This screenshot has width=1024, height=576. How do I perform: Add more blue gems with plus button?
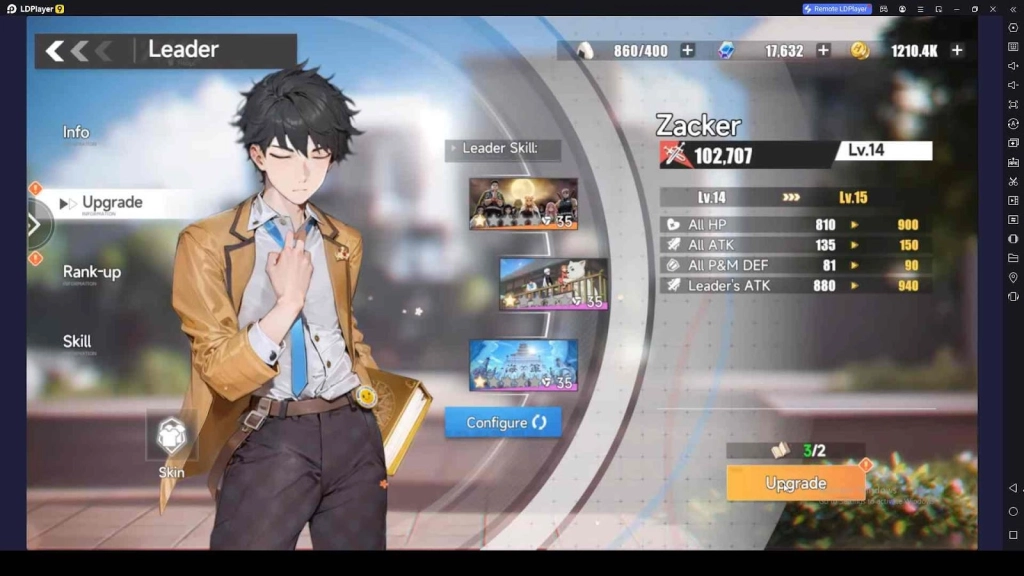click(x=823, y=51)
